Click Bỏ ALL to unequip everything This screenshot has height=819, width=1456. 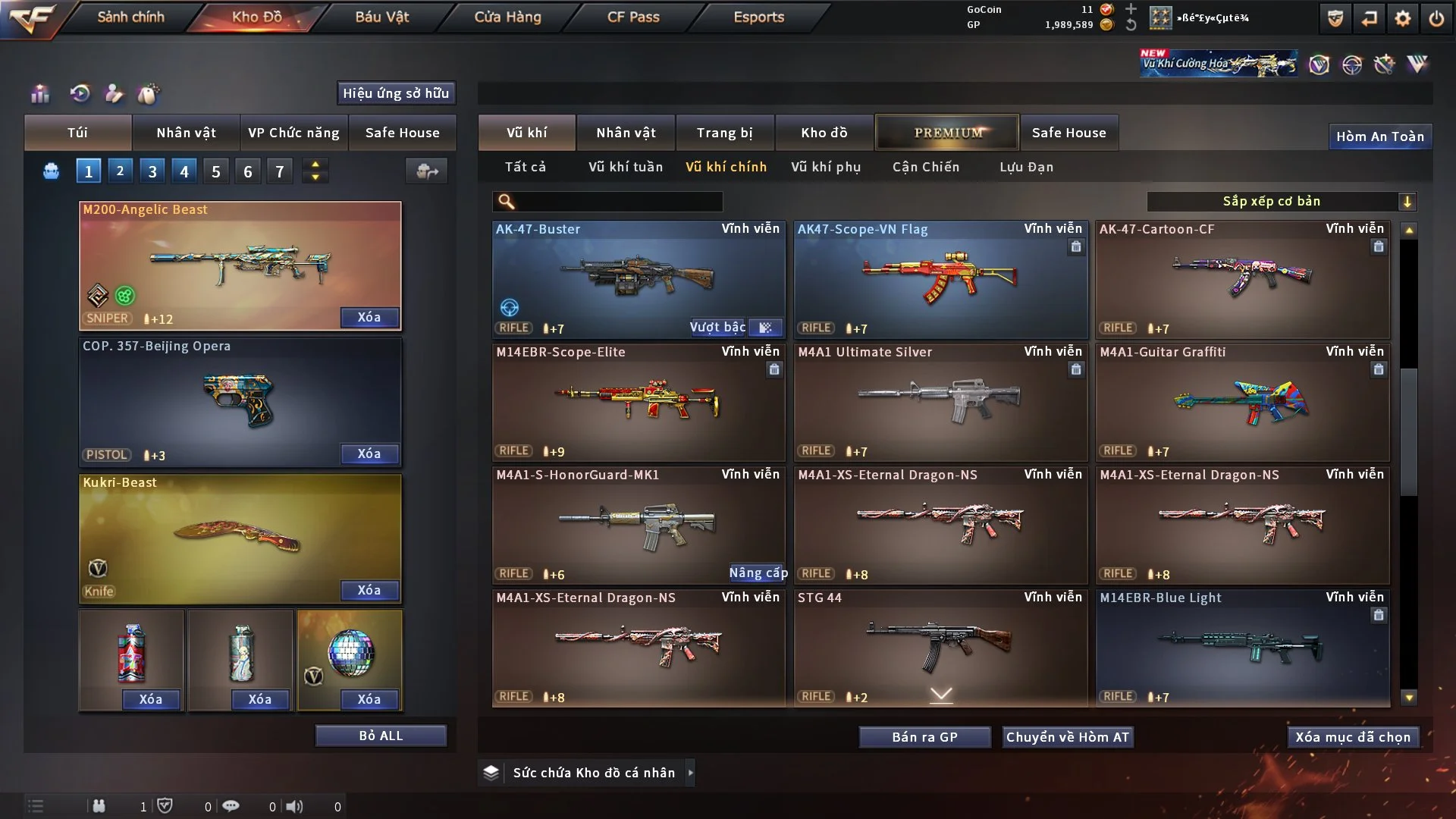[381, 736]
